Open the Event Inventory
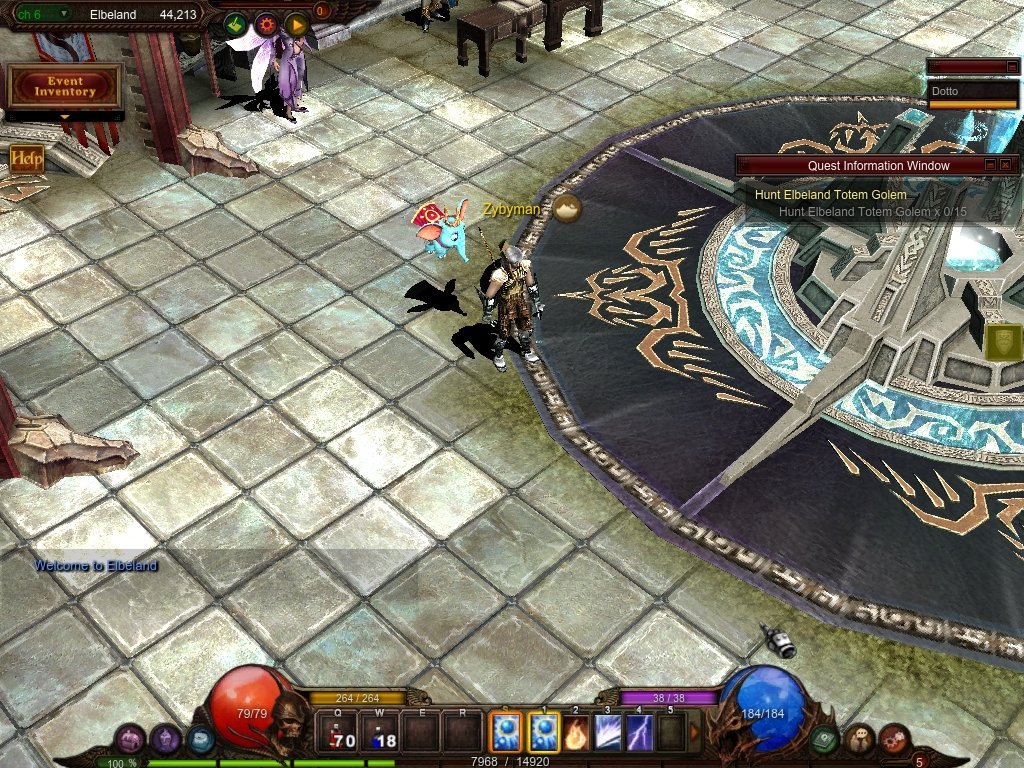The height and width of the screenshot is (768, 1024). coord(64,86)
